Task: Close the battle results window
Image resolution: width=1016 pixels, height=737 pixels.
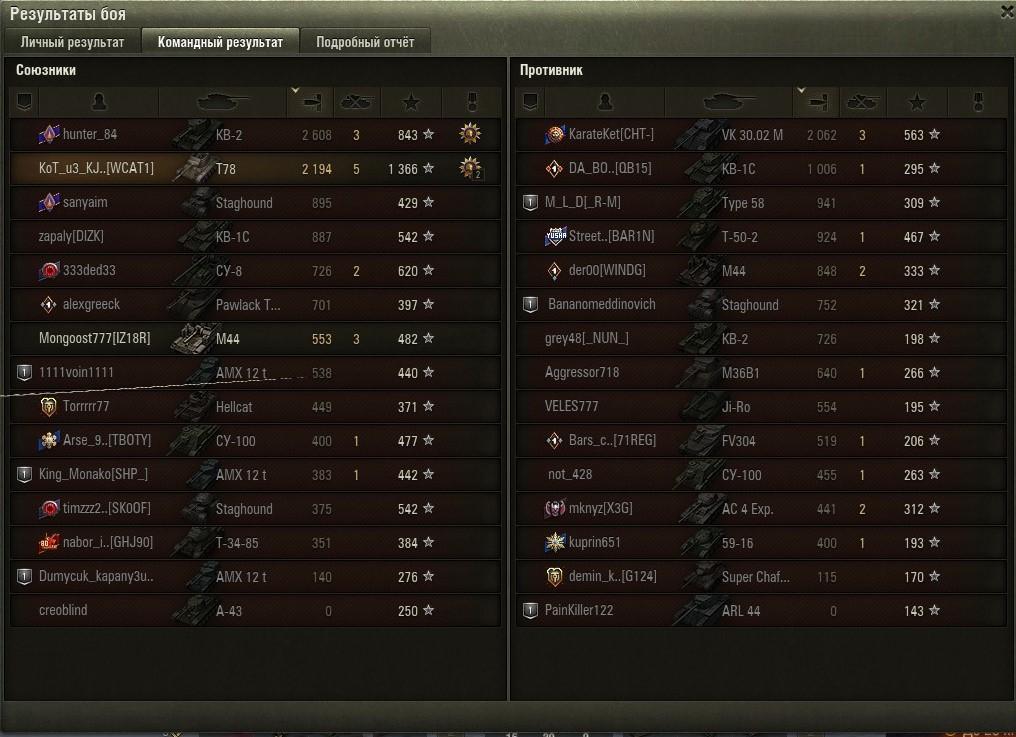Action: point(1006,11)
